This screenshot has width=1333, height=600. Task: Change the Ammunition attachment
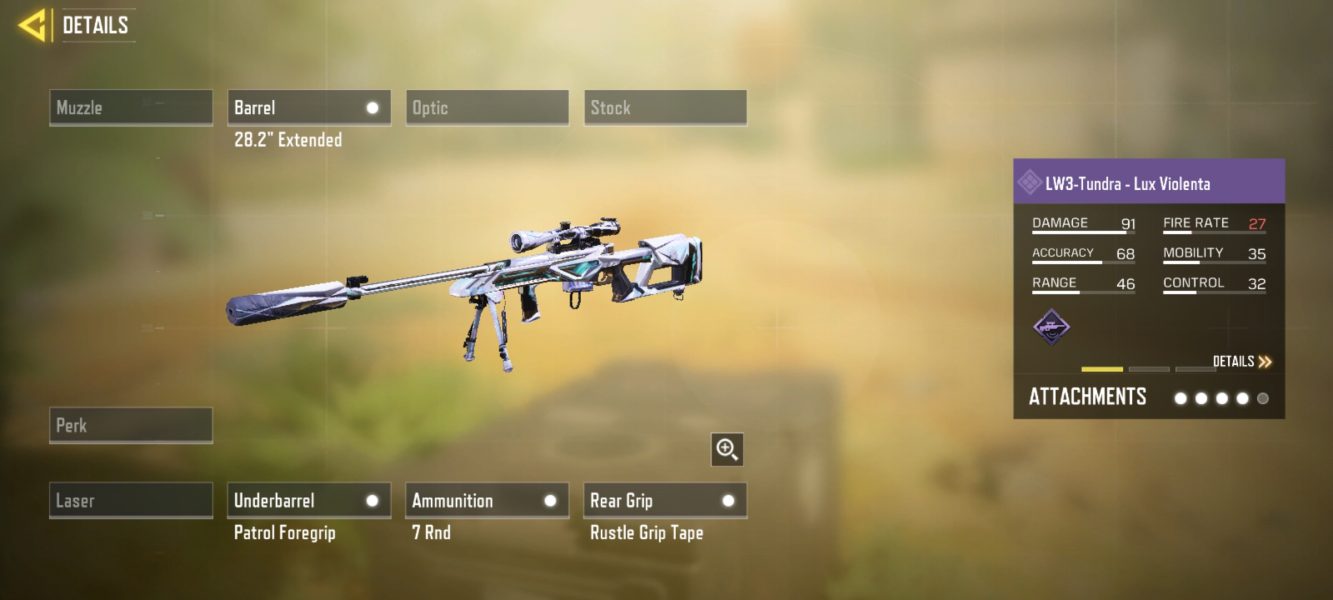click(487, 500)
